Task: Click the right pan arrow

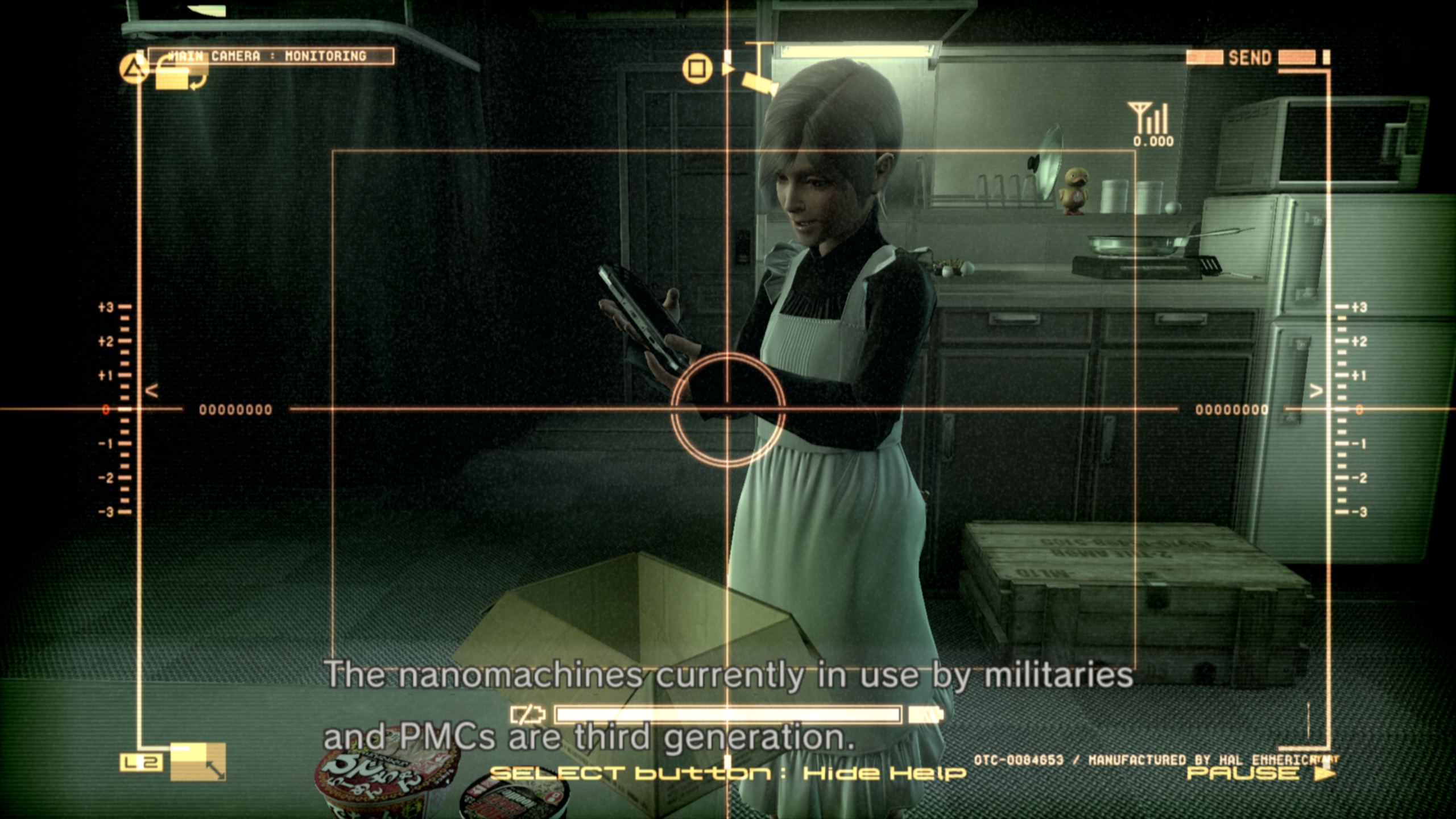Action: click(1316, 391)
